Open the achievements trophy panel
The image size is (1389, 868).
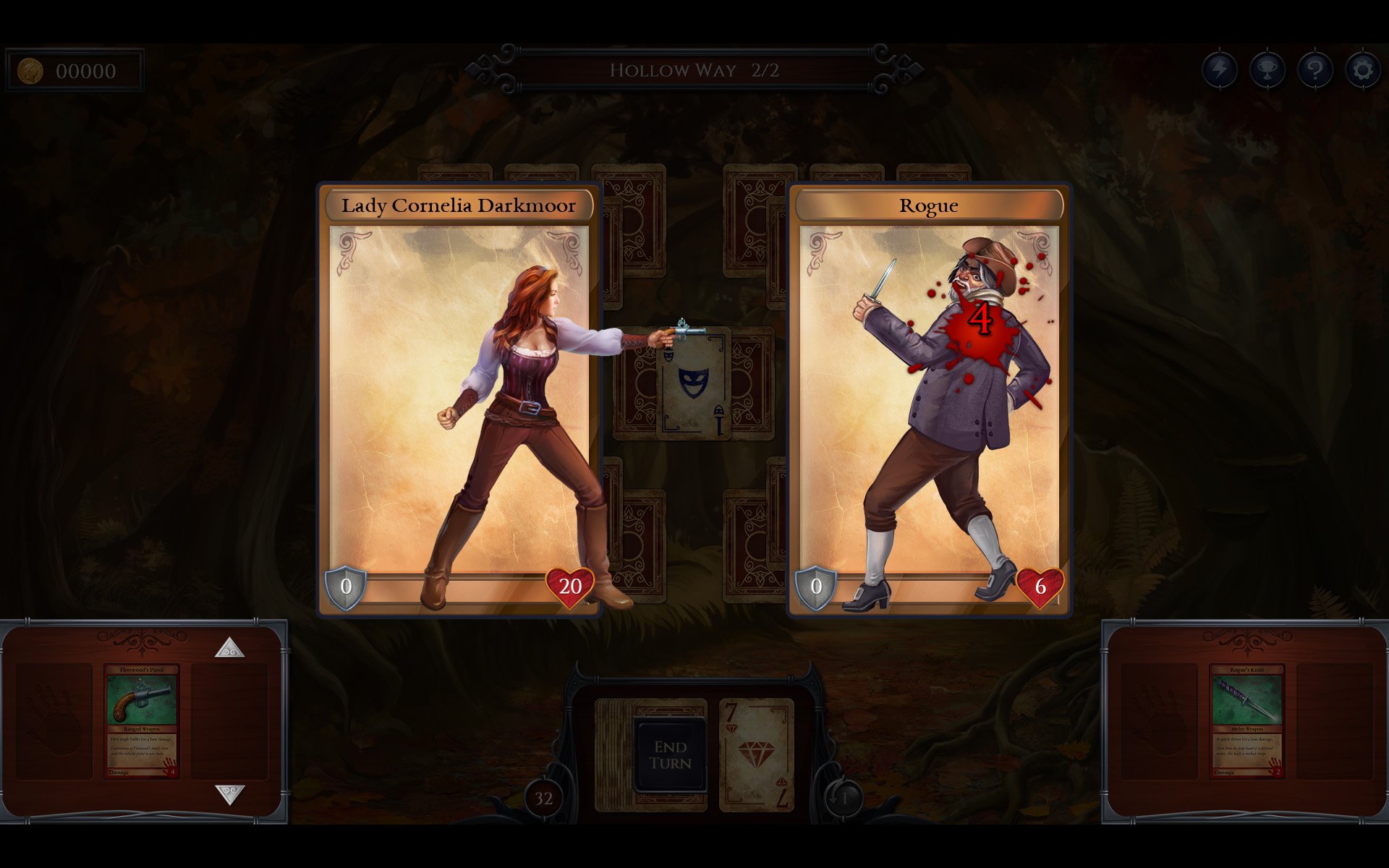(1267, 69)
